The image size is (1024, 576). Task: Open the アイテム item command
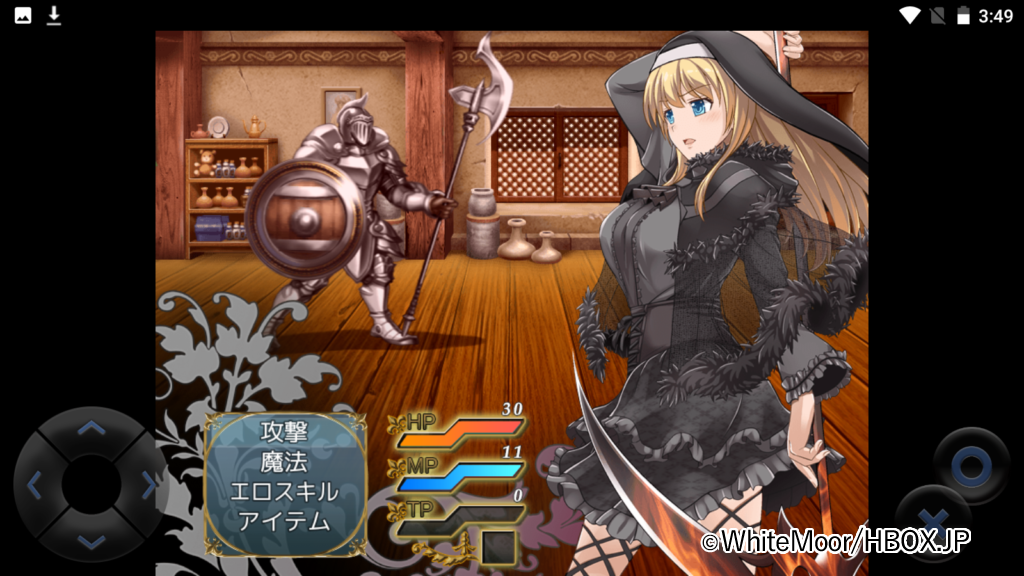coord(284,521)
